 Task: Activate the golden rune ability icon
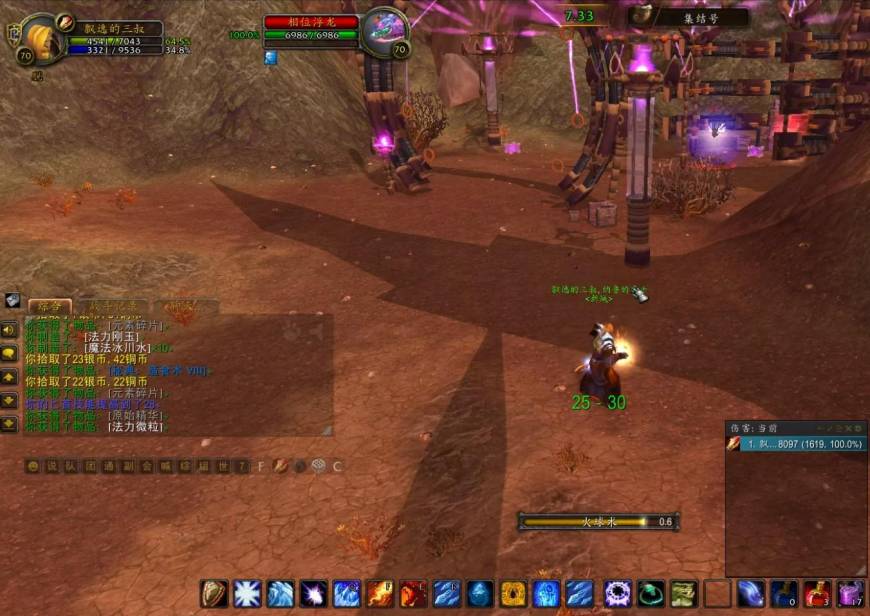pos(515,594)
